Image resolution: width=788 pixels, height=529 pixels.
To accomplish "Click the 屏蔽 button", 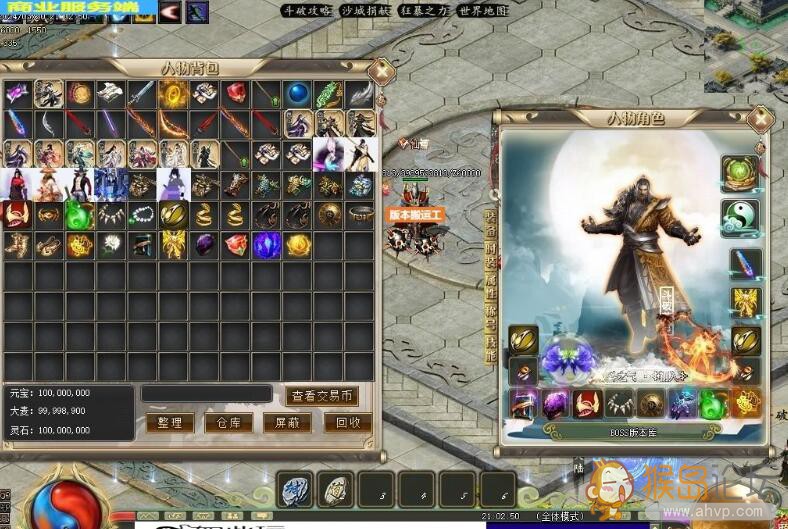I will coord(288,423).
